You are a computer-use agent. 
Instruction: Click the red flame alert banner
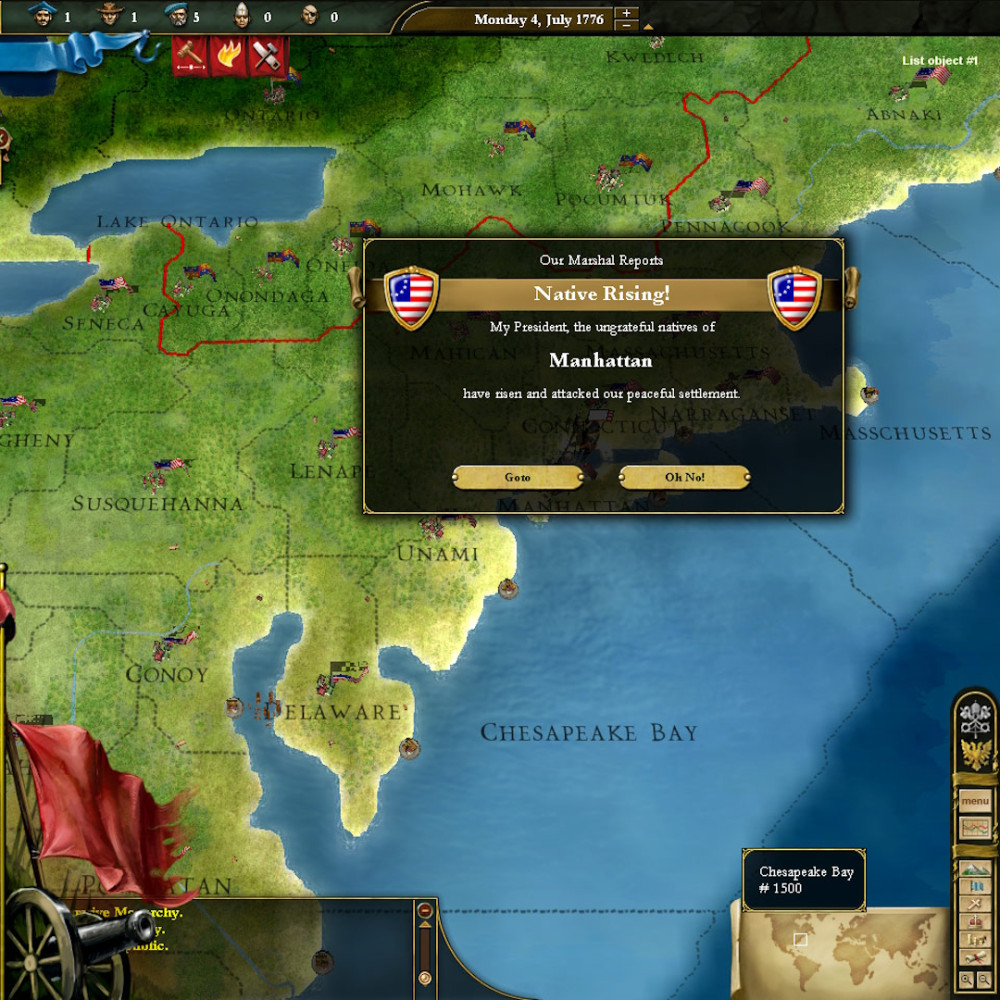227,55
